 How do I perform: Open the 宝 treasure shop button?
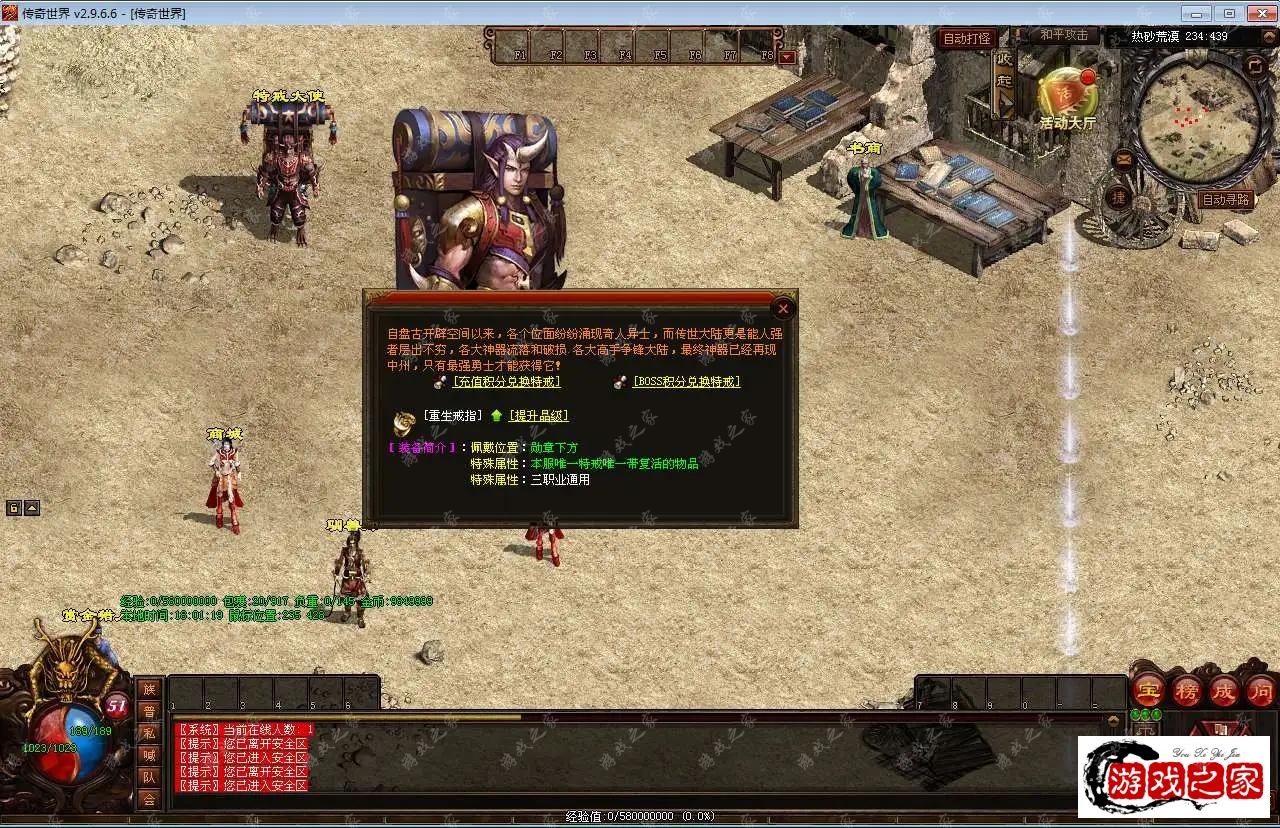point(1148,690)
